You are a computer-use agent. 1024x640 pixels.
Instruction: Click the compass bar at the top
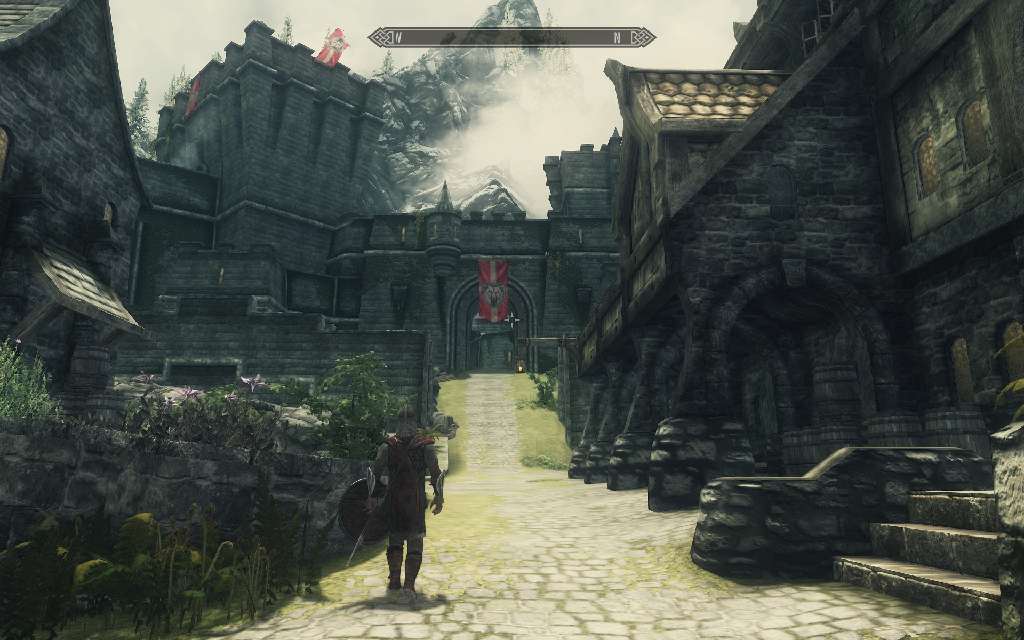511,38
